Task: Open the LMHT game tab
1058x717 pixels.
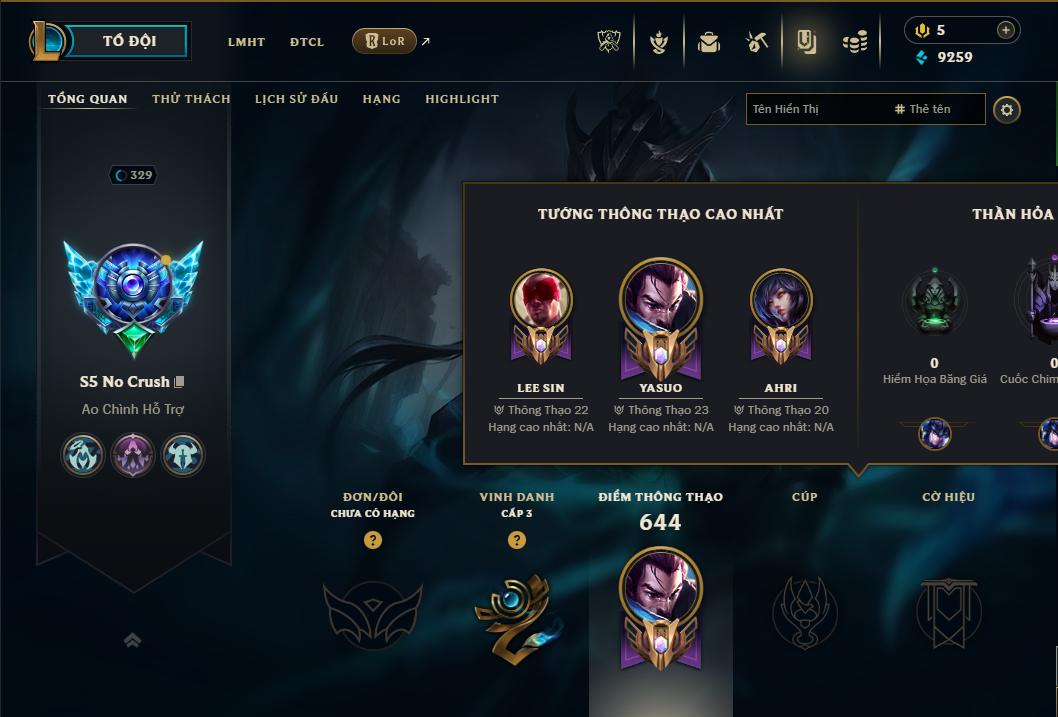Action: coord(246,42)
